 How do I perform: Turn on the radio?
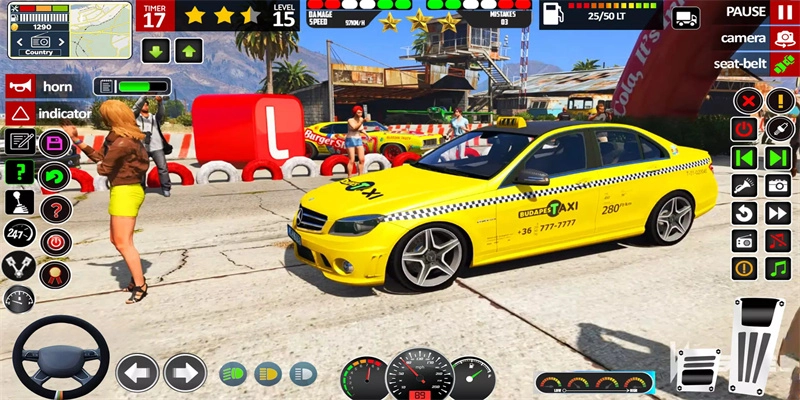coord(744,240)
